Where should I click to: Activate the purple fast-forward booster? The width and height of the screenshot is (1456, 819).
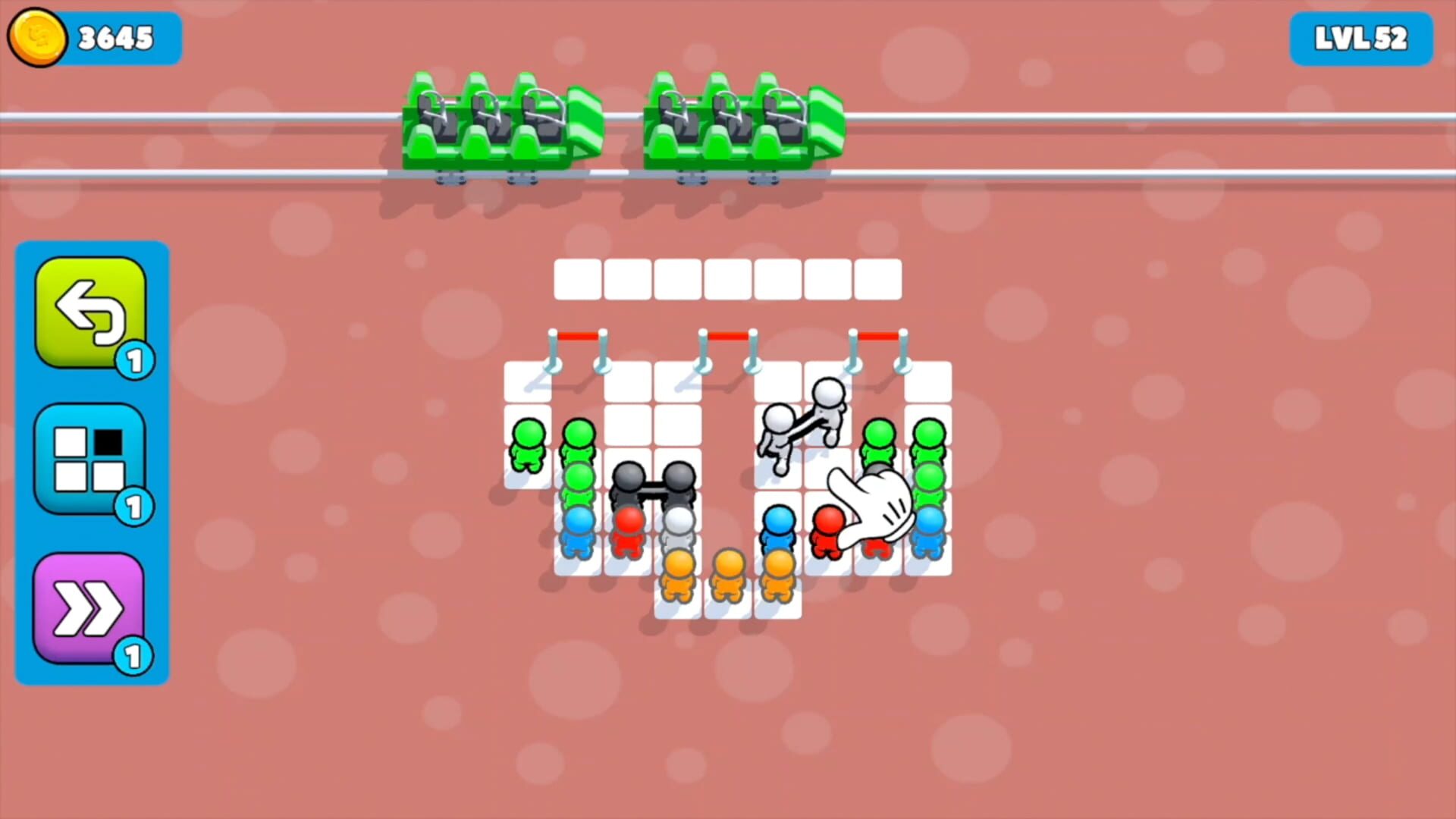coord(91,607)
